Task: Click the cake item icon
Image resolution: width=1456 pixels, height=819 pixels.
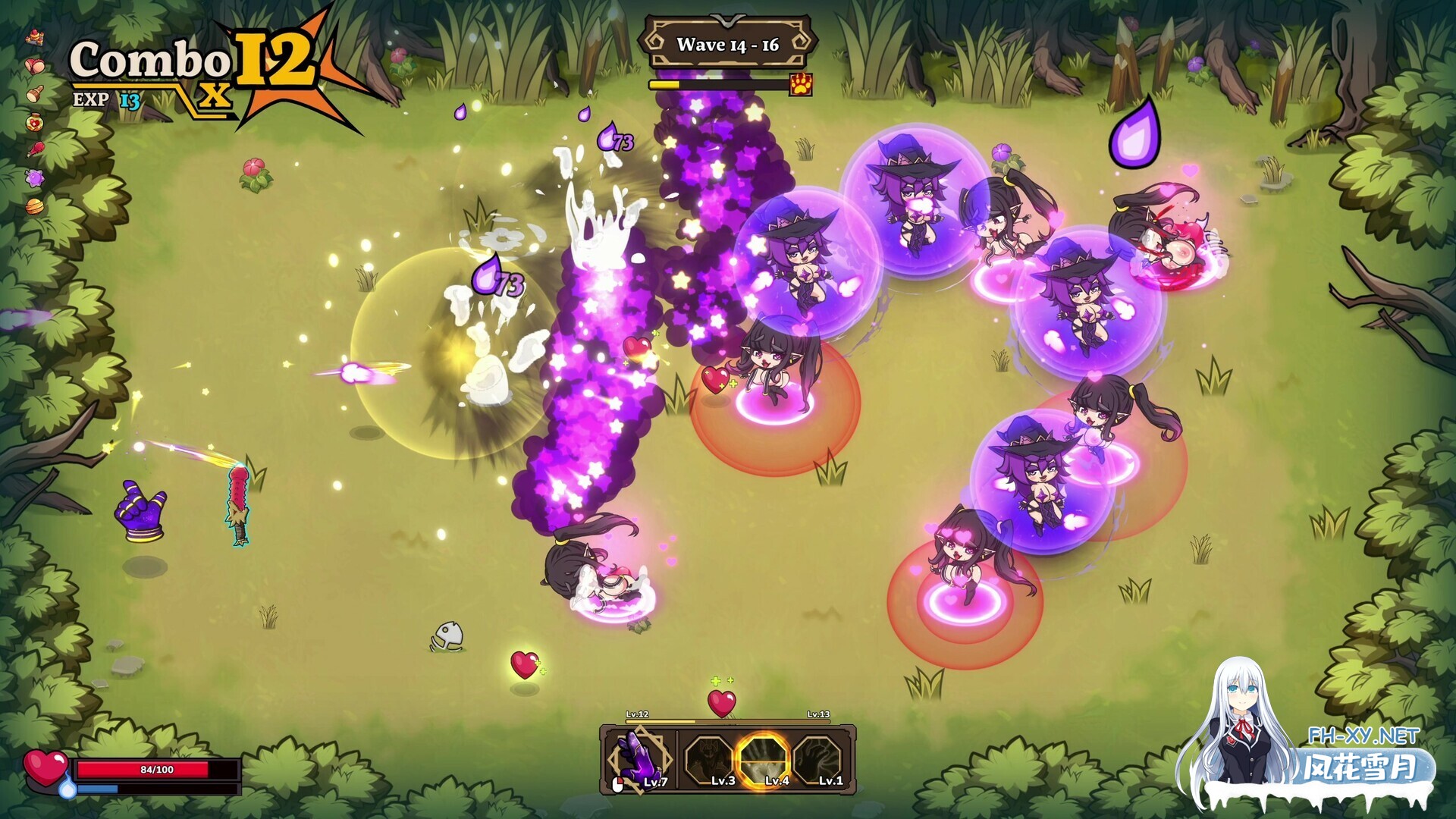Action: [34, 36]
